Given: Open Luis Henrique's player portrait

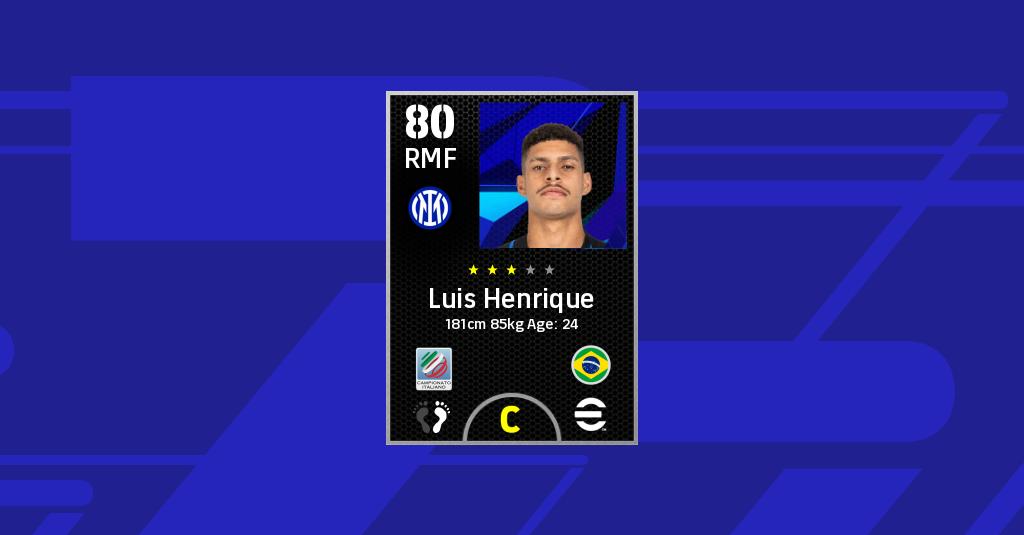Looking at the screenshot, I should pyautogui.click(x=553, y=175).
